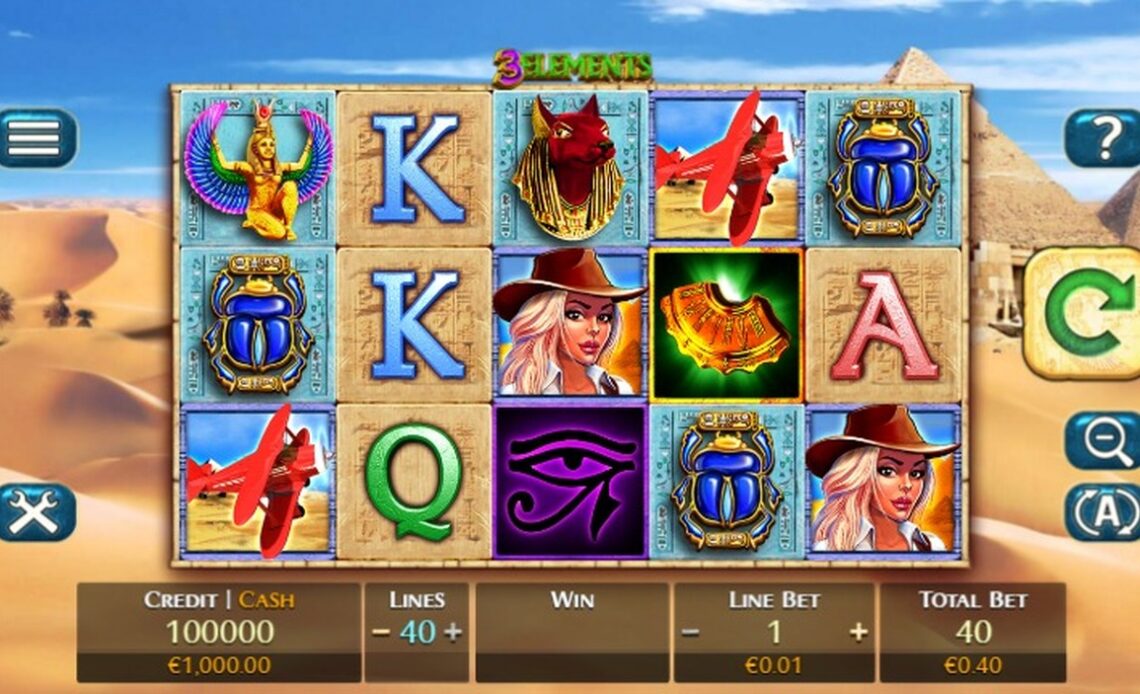
Task: Decrease the number of lines
Action: [381, 632]
